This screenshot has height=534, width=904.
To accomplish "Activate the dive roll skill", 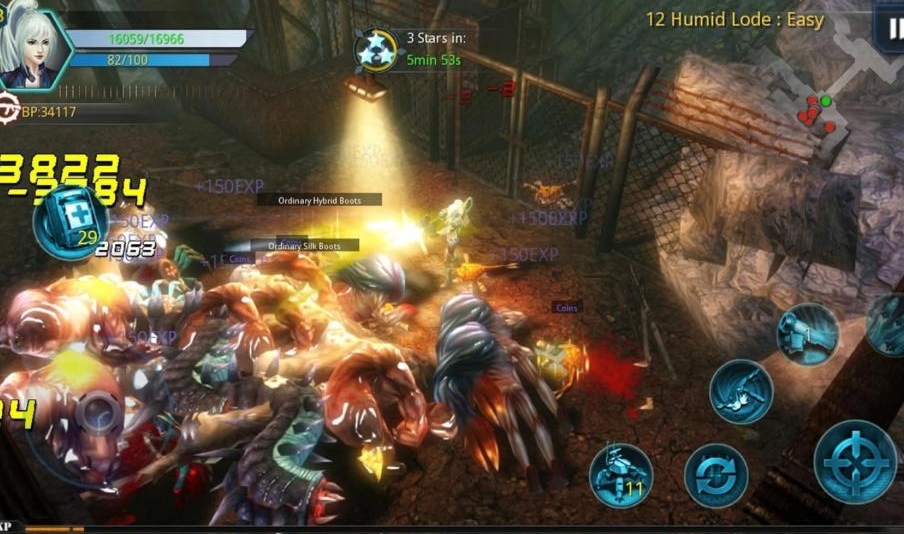I will (741, 391).
